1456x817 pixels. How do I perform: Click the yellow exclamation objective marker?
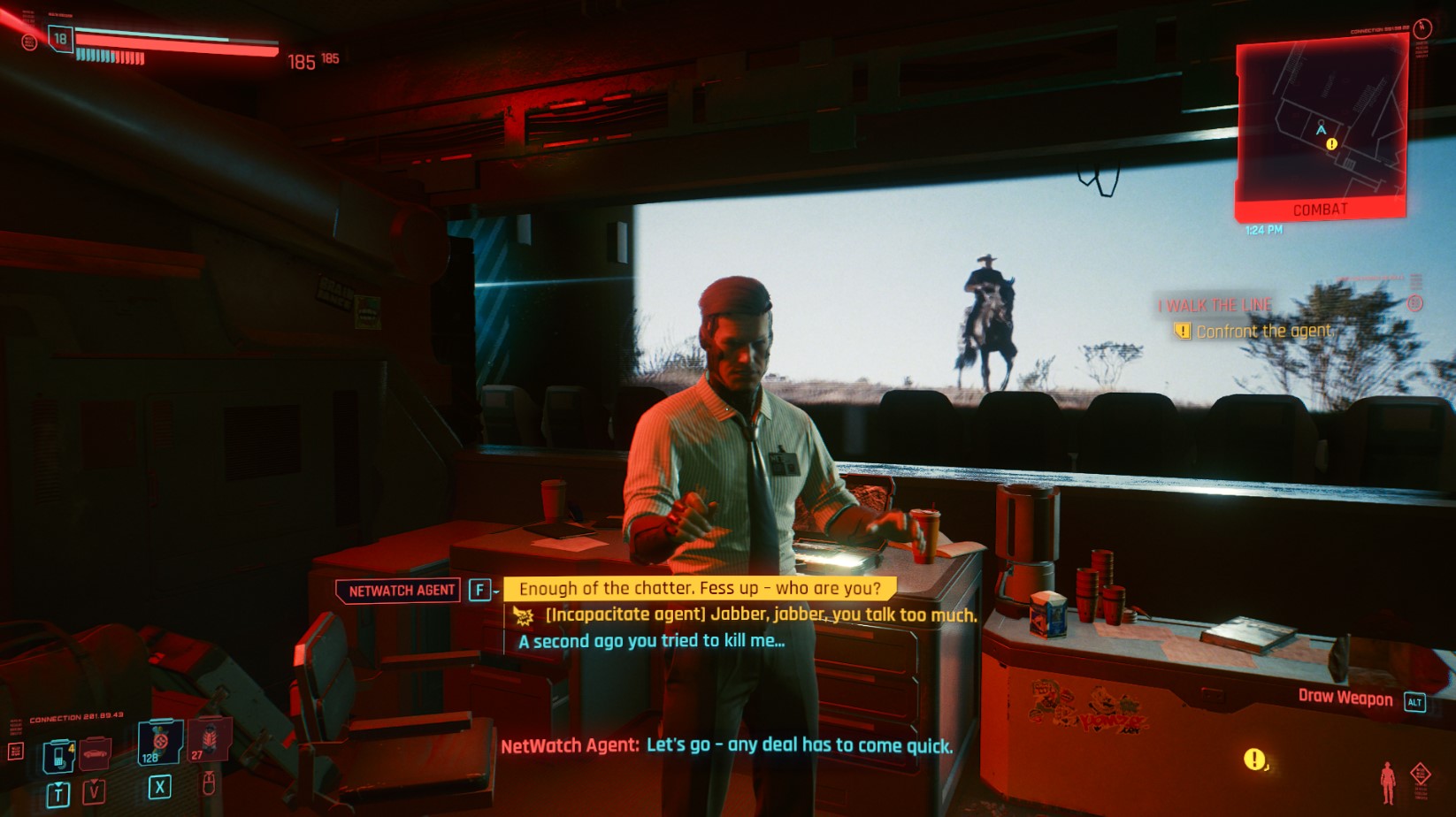click(x=1253, y=759)
